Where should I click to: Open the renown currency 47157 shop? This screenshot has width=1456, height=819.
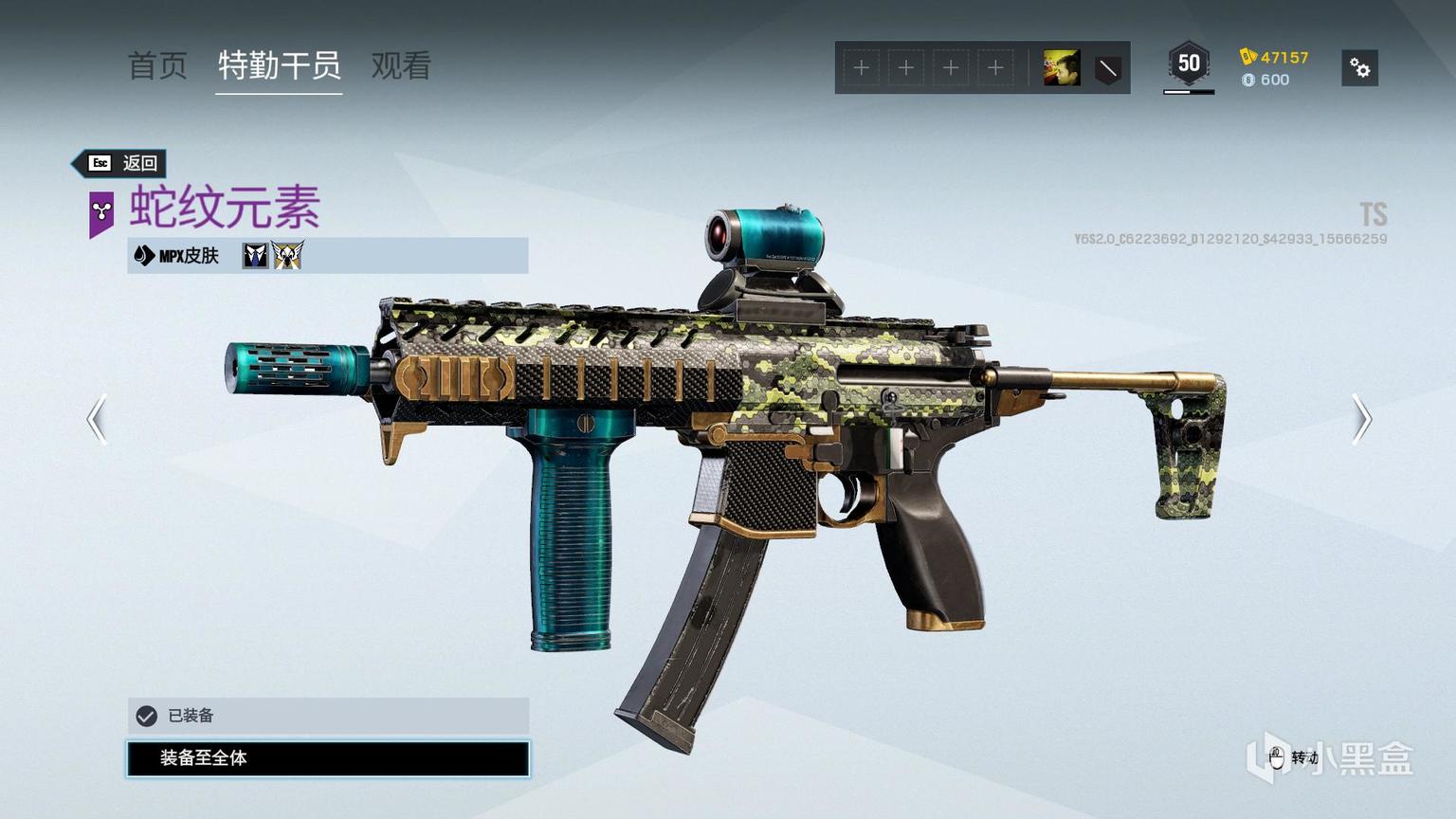point(1274,57)
